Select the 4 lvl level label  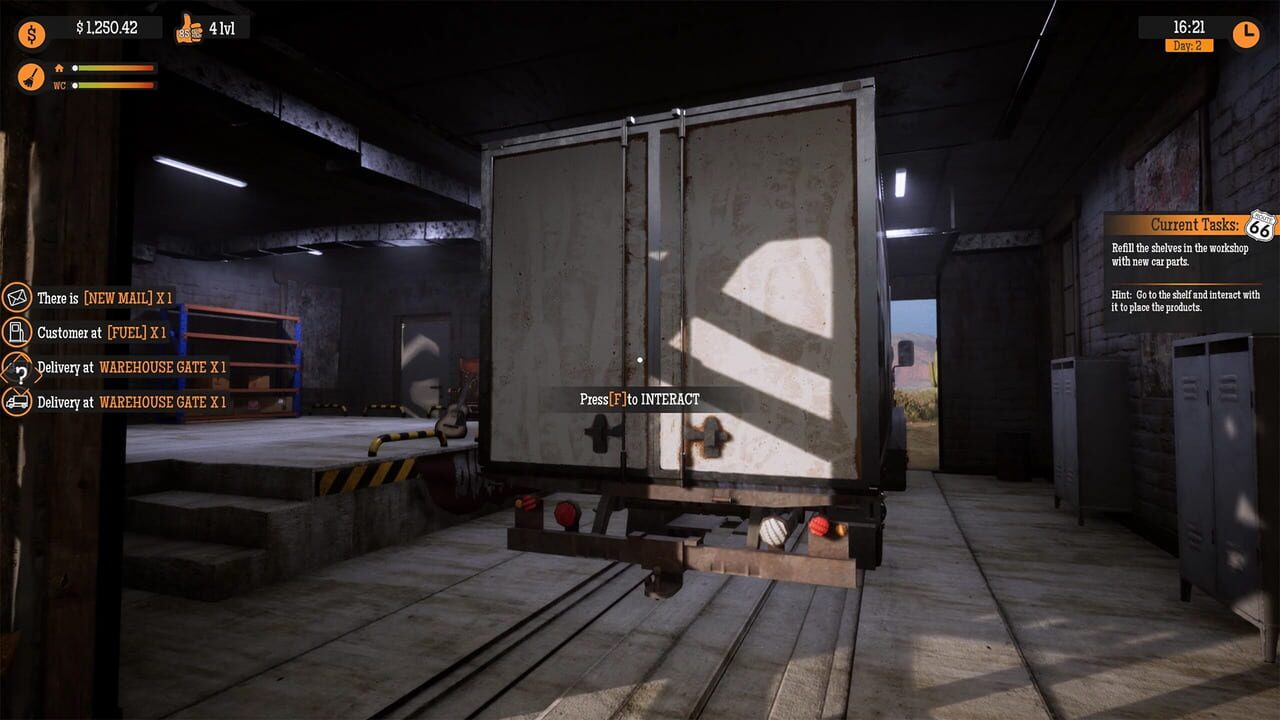click(215, 28)
